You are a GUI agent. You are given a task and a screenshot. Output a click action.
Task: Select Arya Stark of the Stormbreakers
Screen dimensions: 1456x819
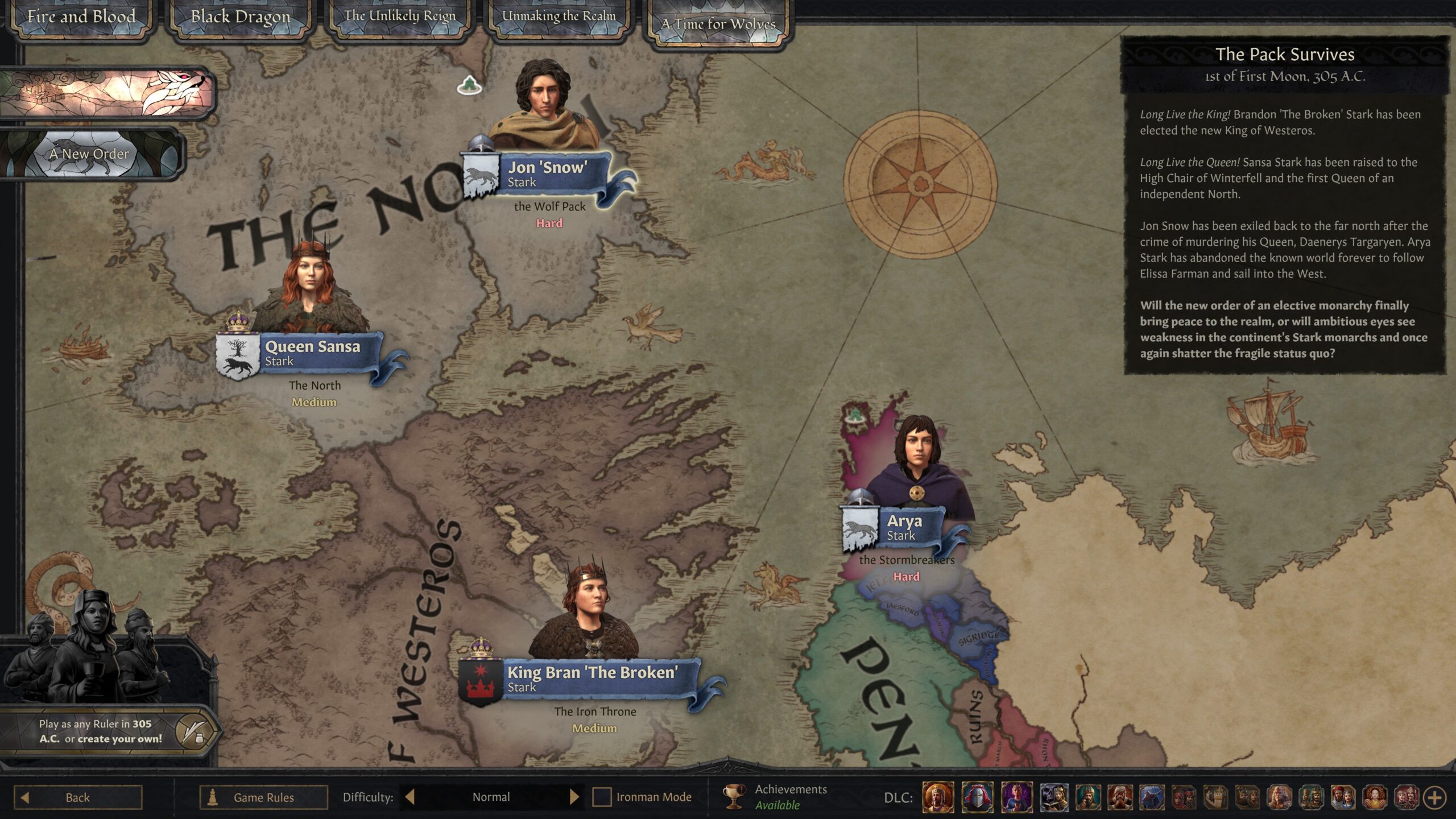tap(904, 527)
